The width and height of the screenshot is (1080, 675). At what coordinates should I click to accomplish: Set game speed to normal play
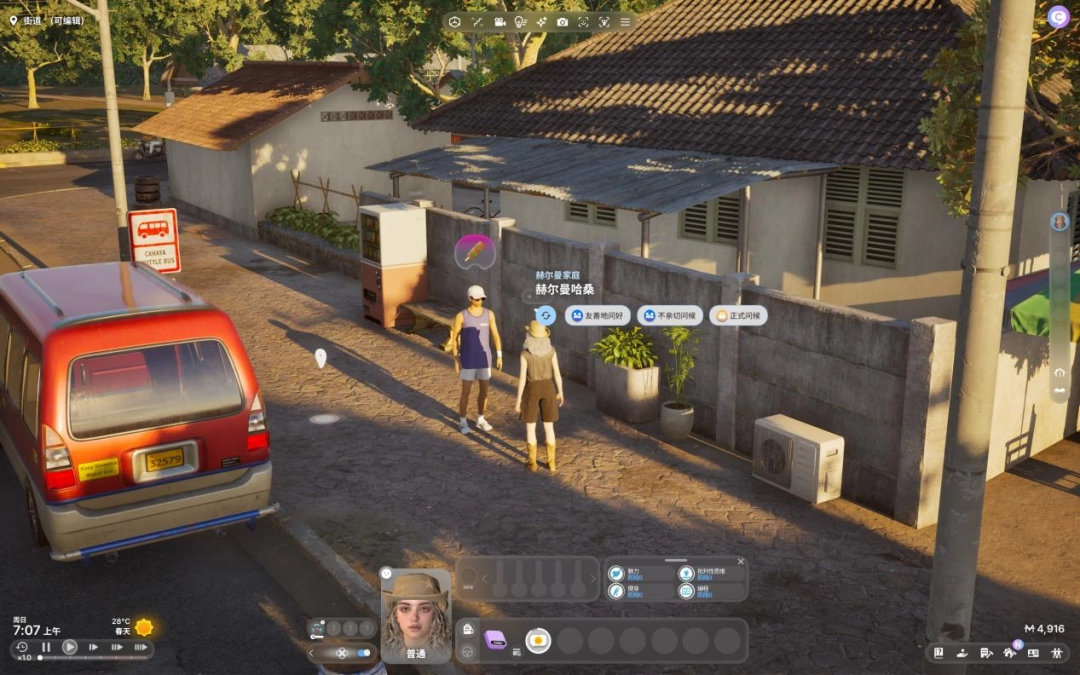(x=70, y=647)
